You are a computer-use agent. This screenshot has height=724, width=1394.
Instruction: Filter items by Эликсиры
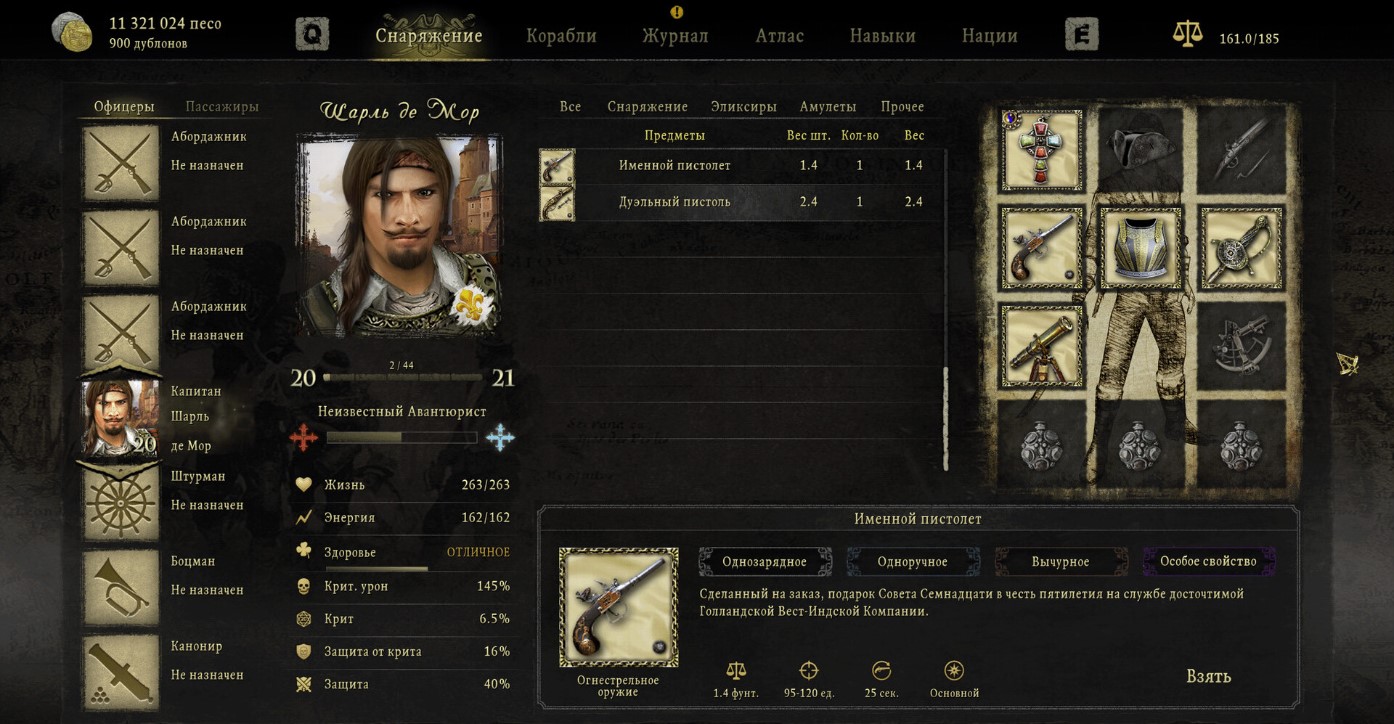coord(743,107)
